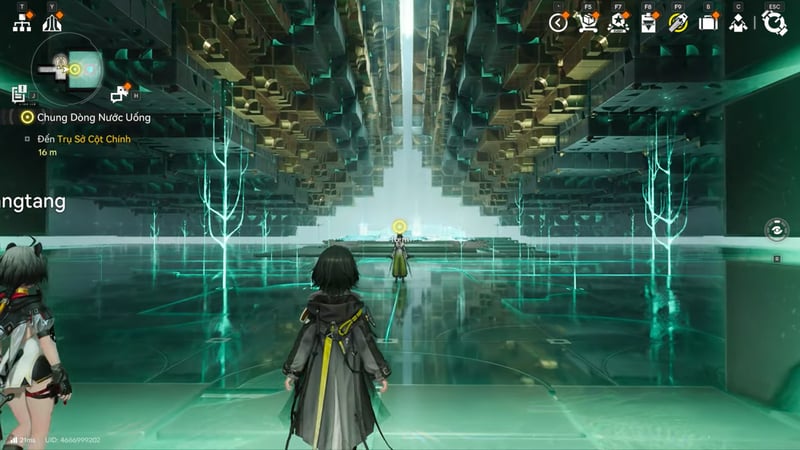Screen dimensions: 800x450
Task: Open the yellow circled ticket icon
Action: pyautogui.click(x=678, y=23)
